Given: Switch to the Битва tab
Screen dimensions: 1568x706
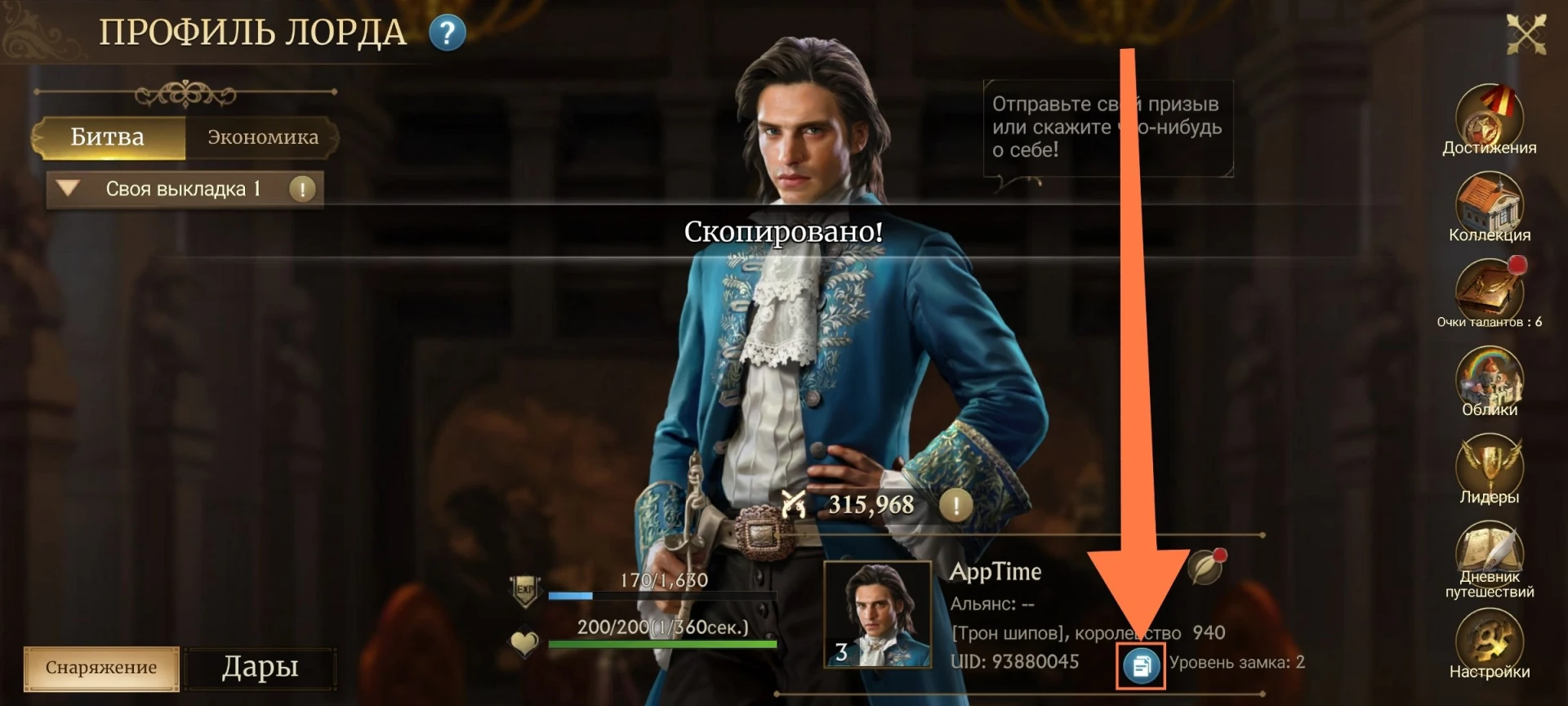Looking at the screenshot, I should pyautogui.click(x=108, y=137).
